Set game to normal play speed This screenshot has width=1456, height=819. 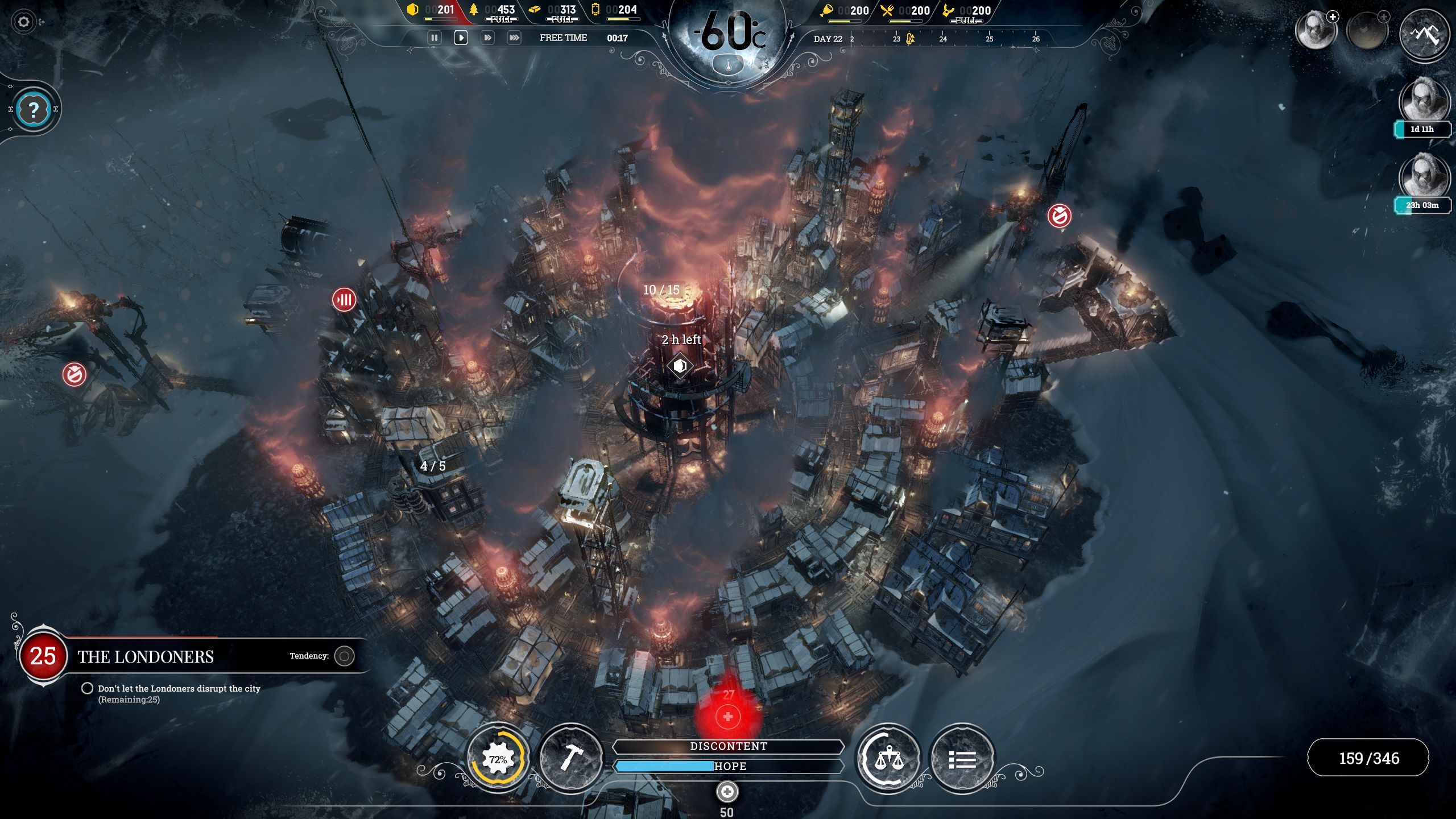(x=461, y=38)
